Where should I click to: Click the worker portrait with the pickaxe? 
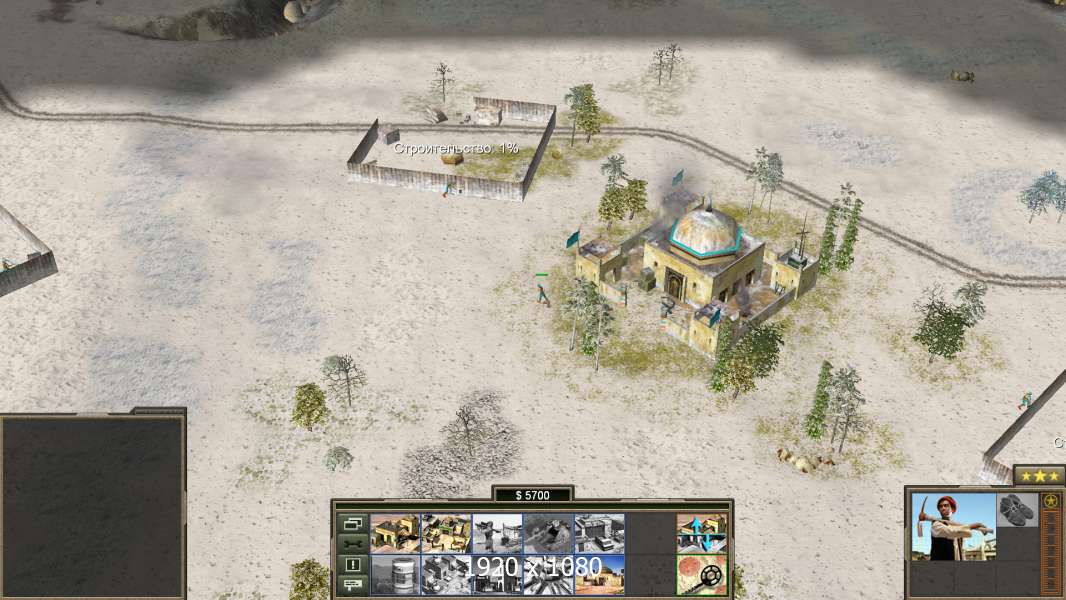953,526
